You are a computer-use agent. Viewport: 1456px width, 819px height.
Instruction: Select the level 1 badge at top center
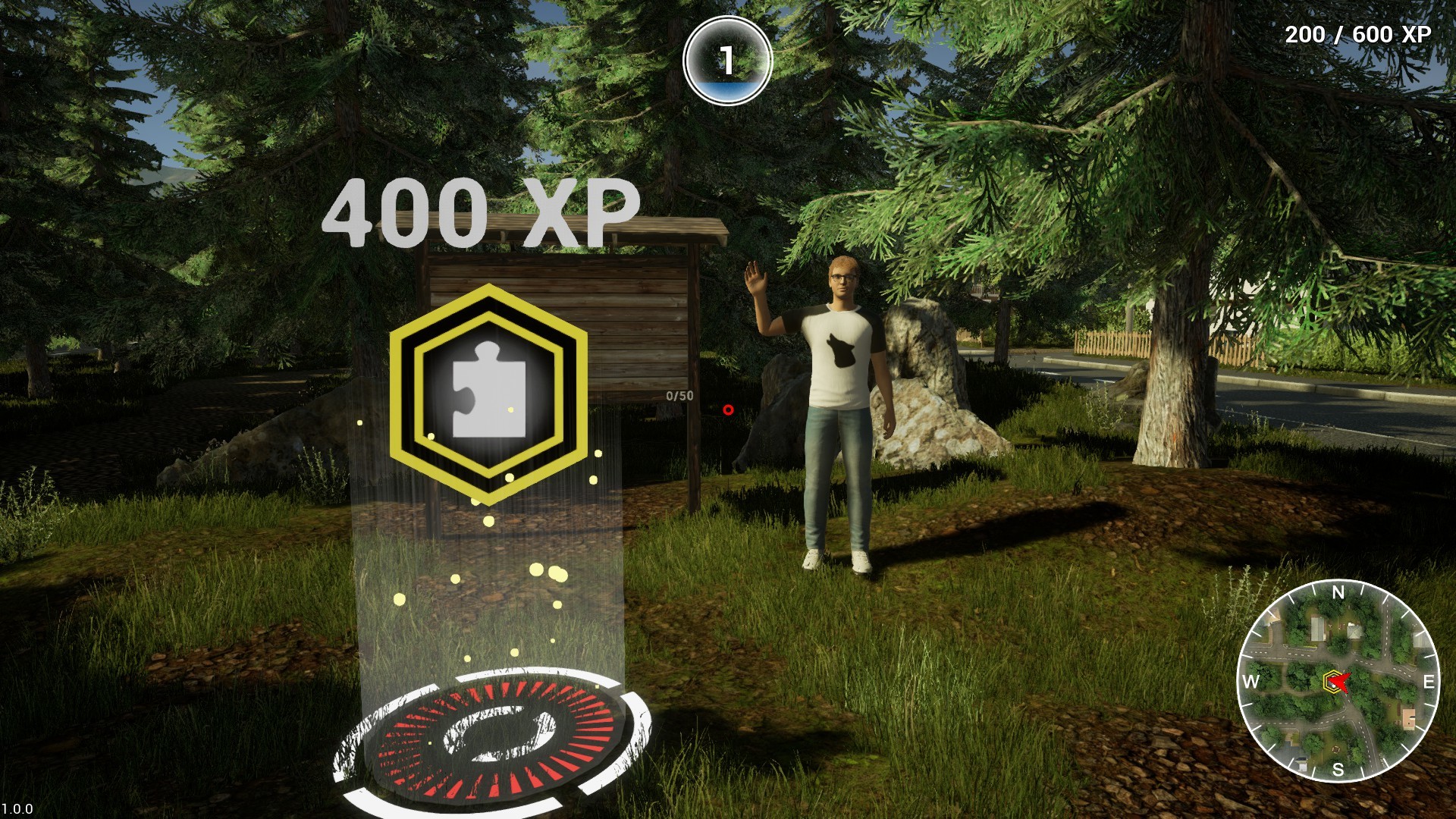click(x=727, y=59)
